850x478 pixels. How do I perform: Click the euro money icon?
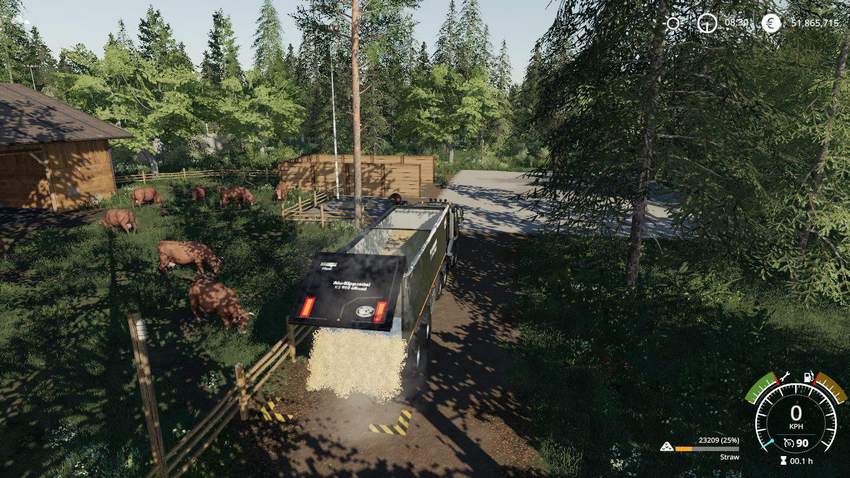(771, 22)
